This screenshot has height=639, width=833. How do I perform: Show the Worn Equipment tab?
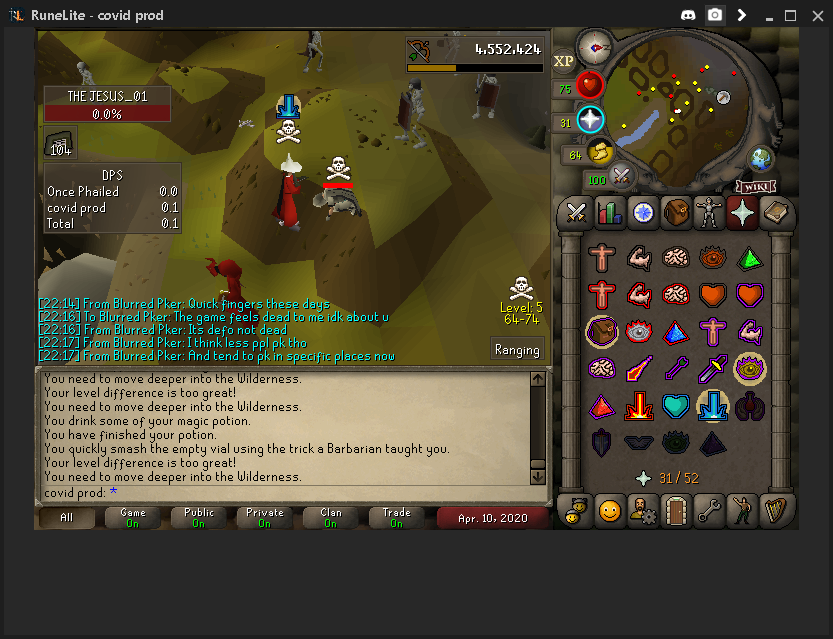pyautogui.click(x=708, y=212)
